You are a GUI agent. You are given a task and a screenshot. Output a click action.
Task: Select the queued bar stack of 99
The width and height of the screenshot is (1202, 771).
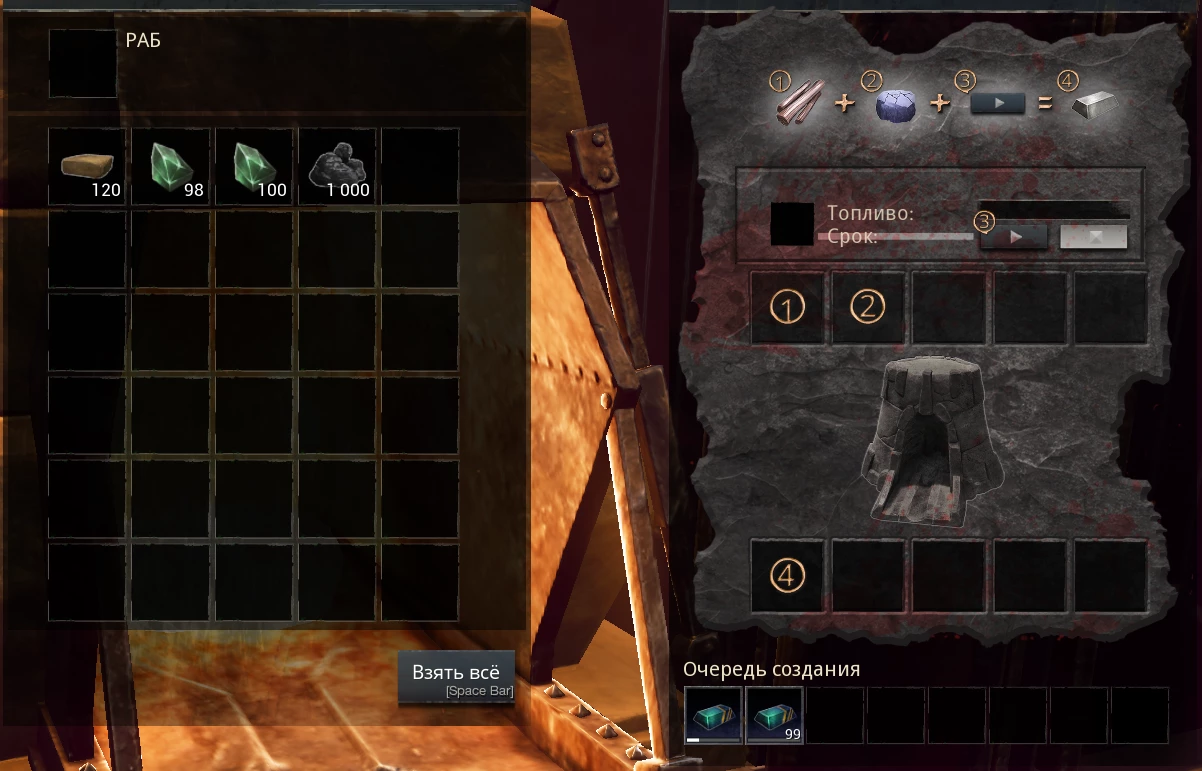click(x=774, y=715)
